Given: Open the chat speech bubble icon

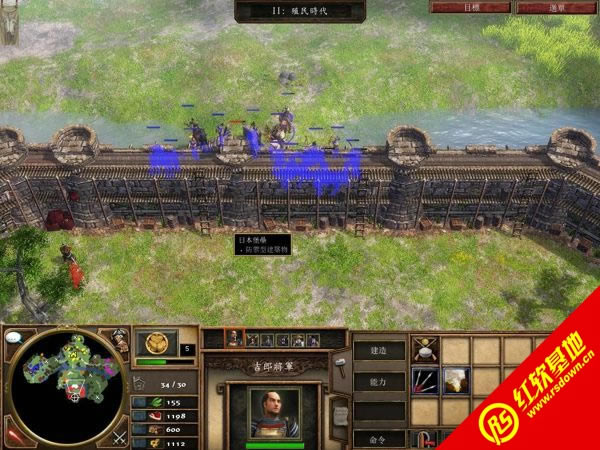Looking at the screenshot, I should (x=14, y=338).
